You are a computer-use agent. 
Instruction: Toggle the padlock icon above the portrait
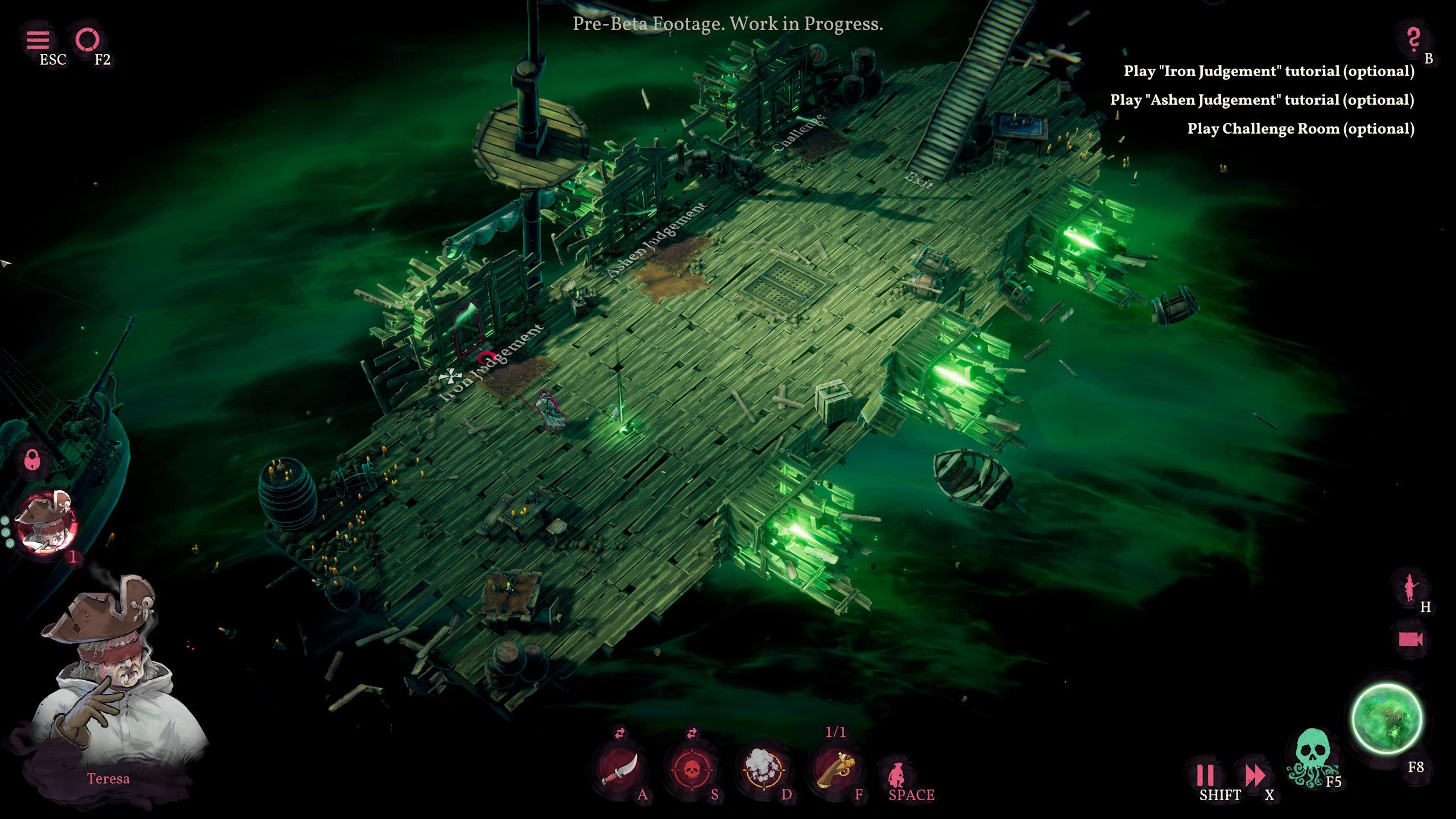33,458
